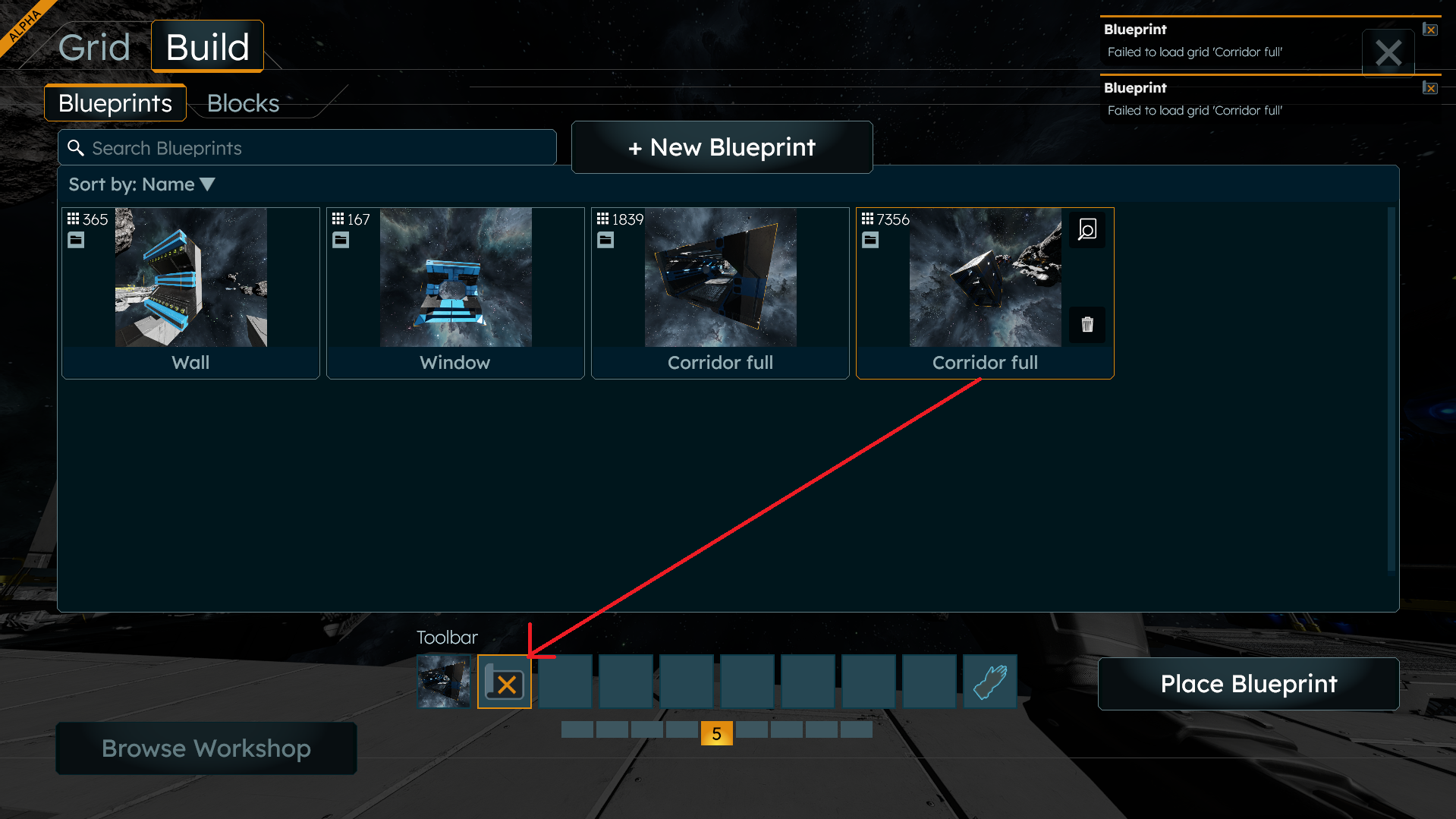Select the first toolbar slot with blueprint
The image size is (1456, 819).
pyautogui.click(x=444, y=682)
